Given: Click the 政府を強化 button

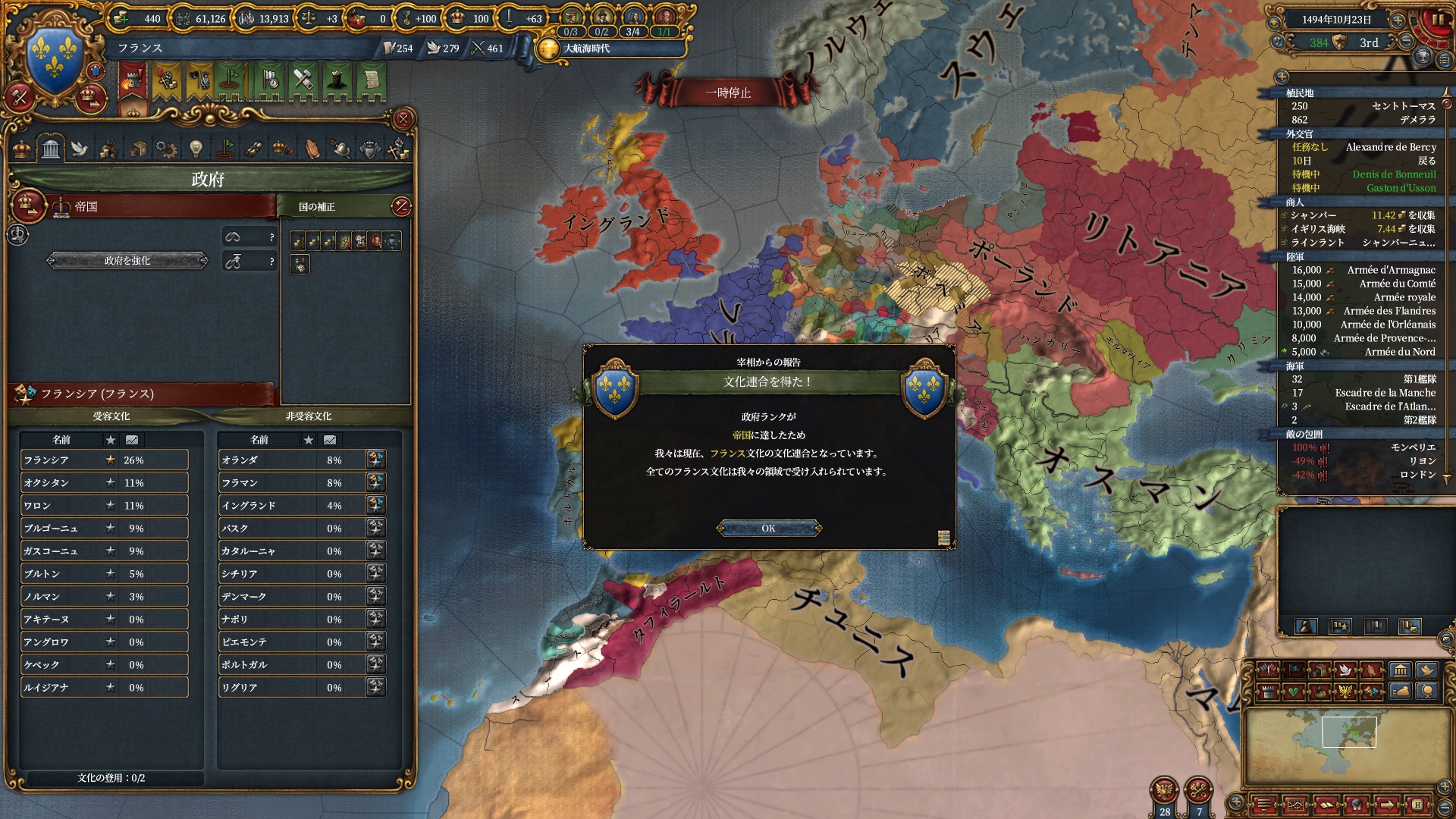Looking at the screenshot, I should pyautogui.click(x=127, y=261).
